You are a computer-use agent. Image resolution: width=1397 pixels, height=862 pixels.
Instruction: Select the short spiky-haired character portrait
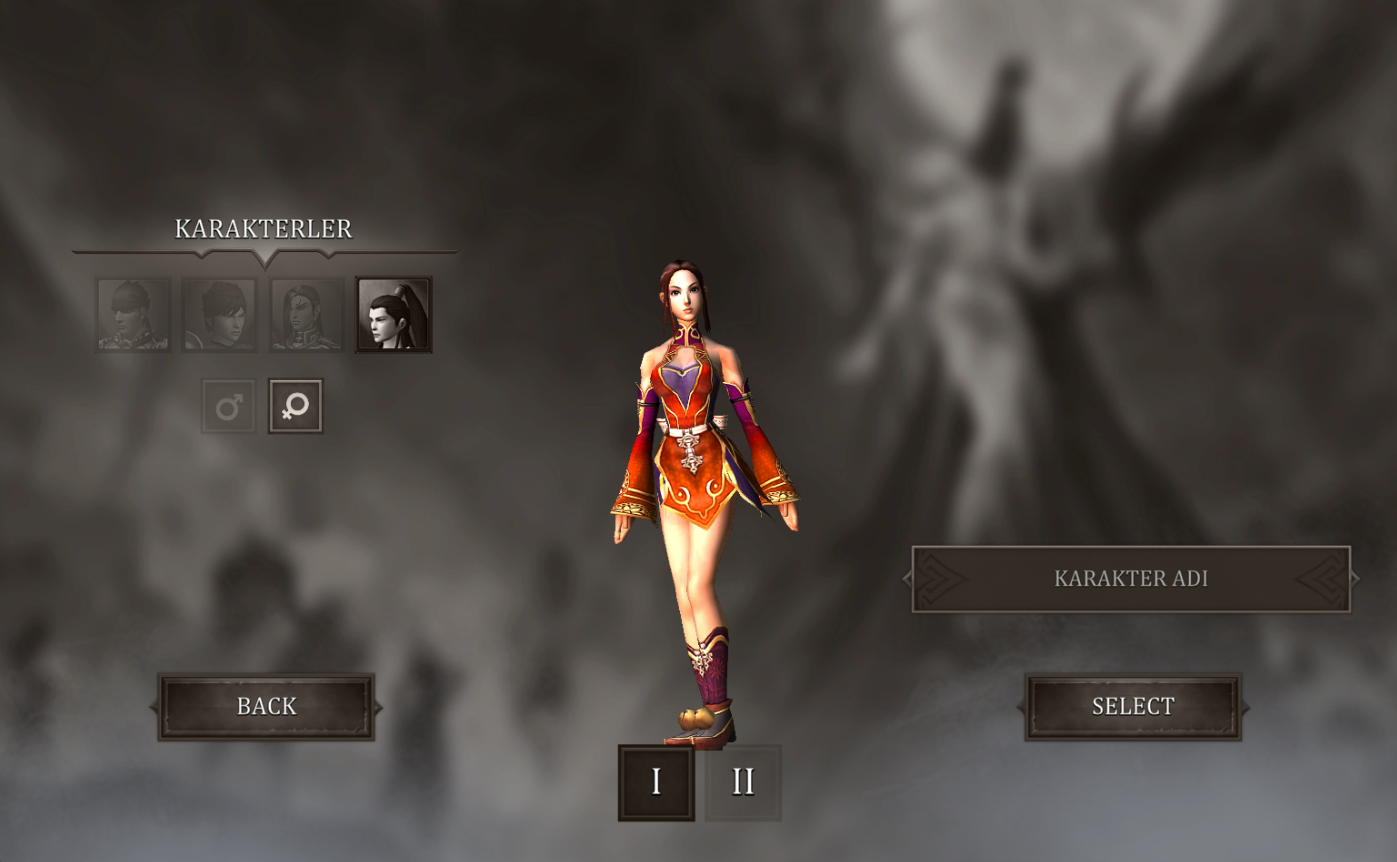click(x=220, y=315)
